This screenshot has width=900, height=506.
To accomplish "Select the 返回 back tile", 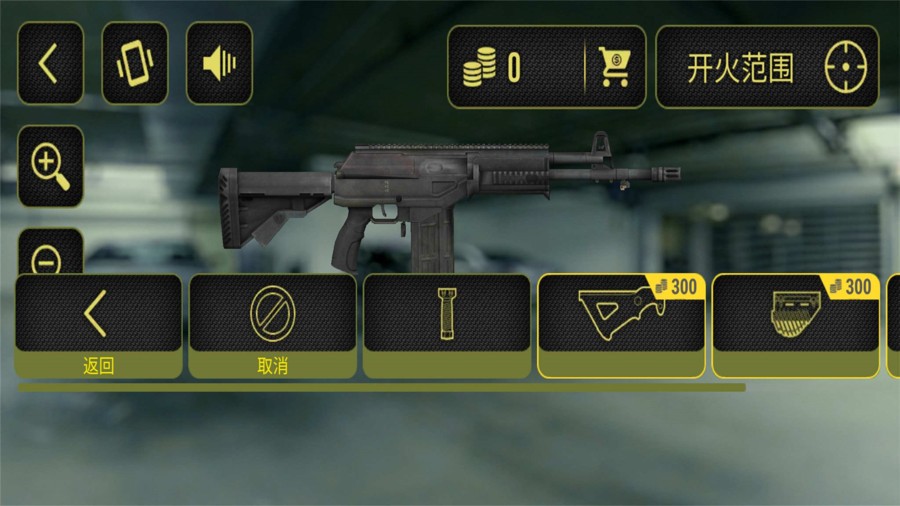I will (98, 325).
